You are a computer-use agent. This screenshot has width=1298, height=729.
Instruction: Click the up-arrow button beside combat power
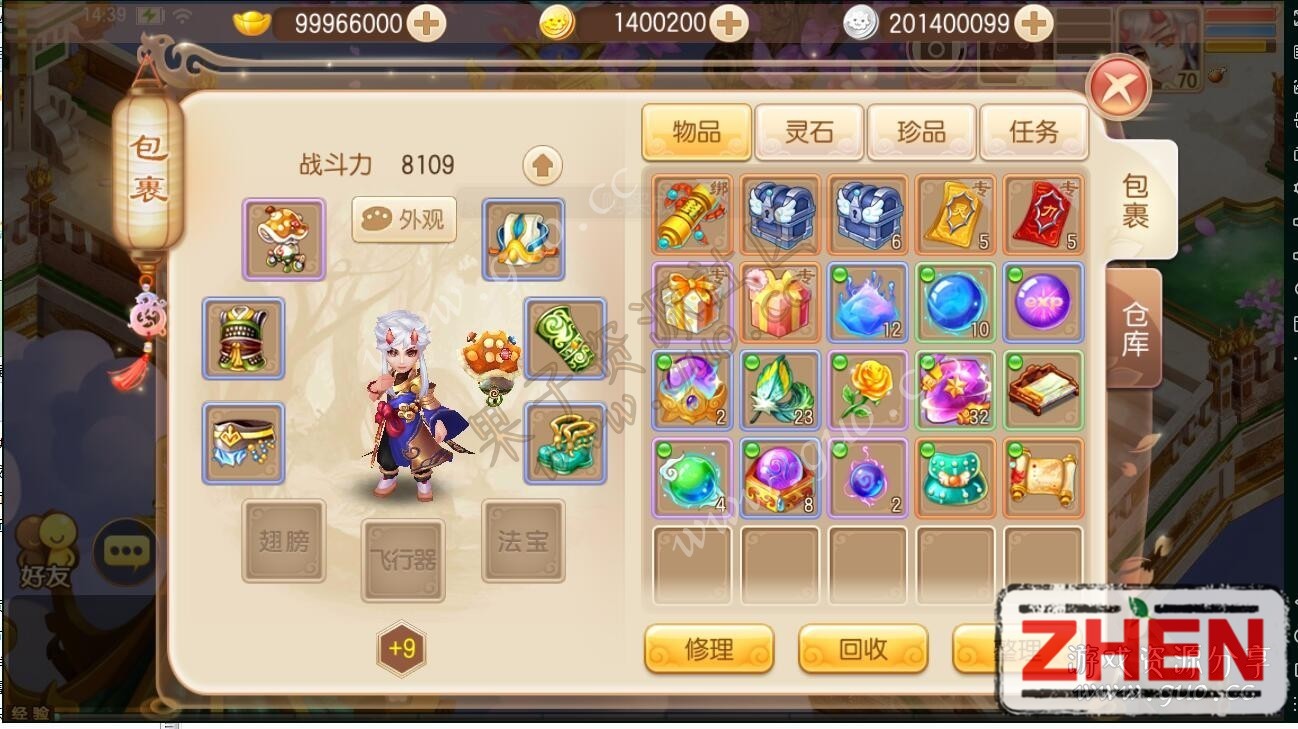(x=542, y=165)
